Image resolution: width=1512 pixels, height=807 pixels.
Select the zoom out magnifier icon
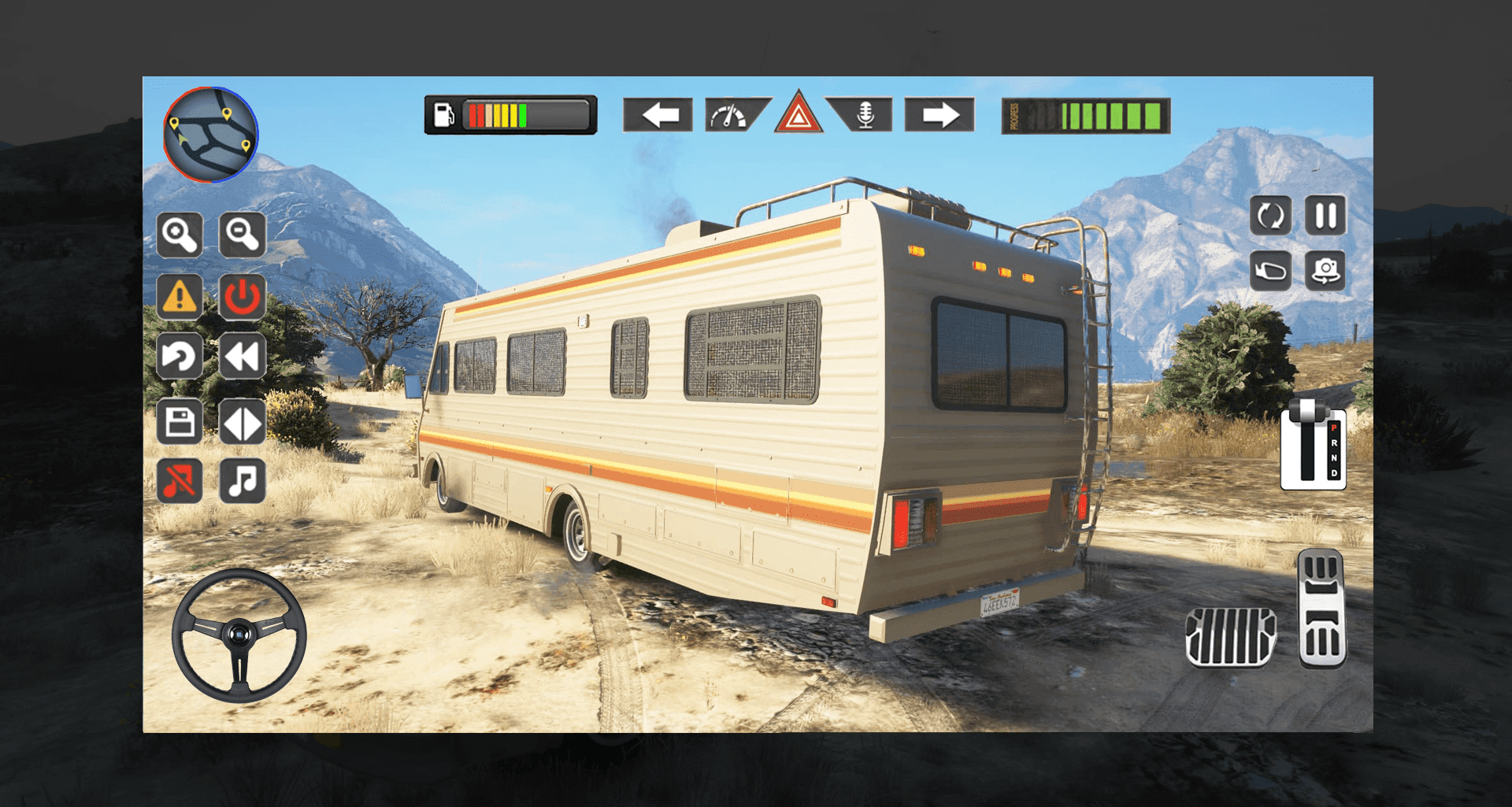click(243, 235)
